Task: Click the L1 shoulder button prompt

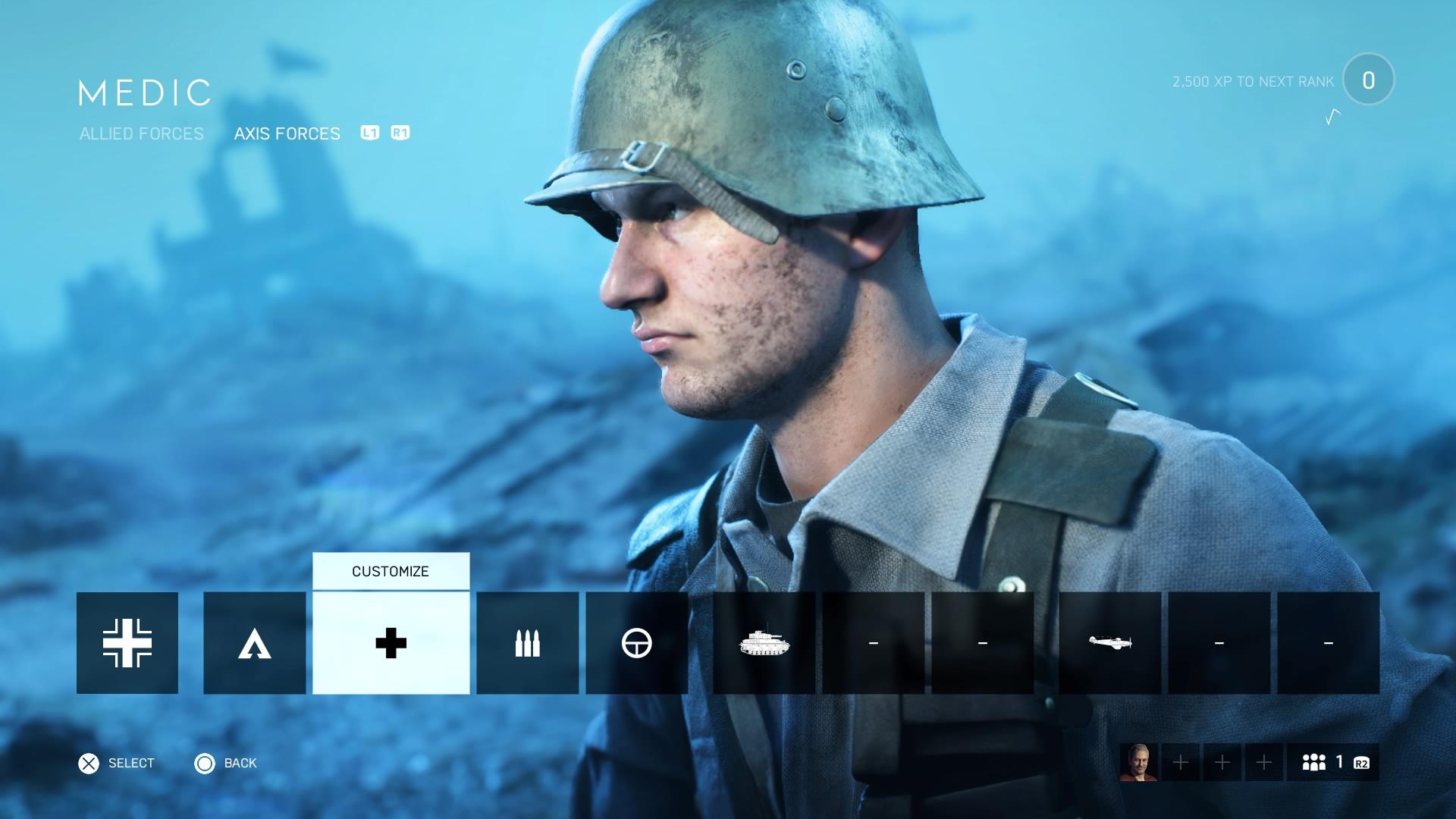Action: click(371, 133)
